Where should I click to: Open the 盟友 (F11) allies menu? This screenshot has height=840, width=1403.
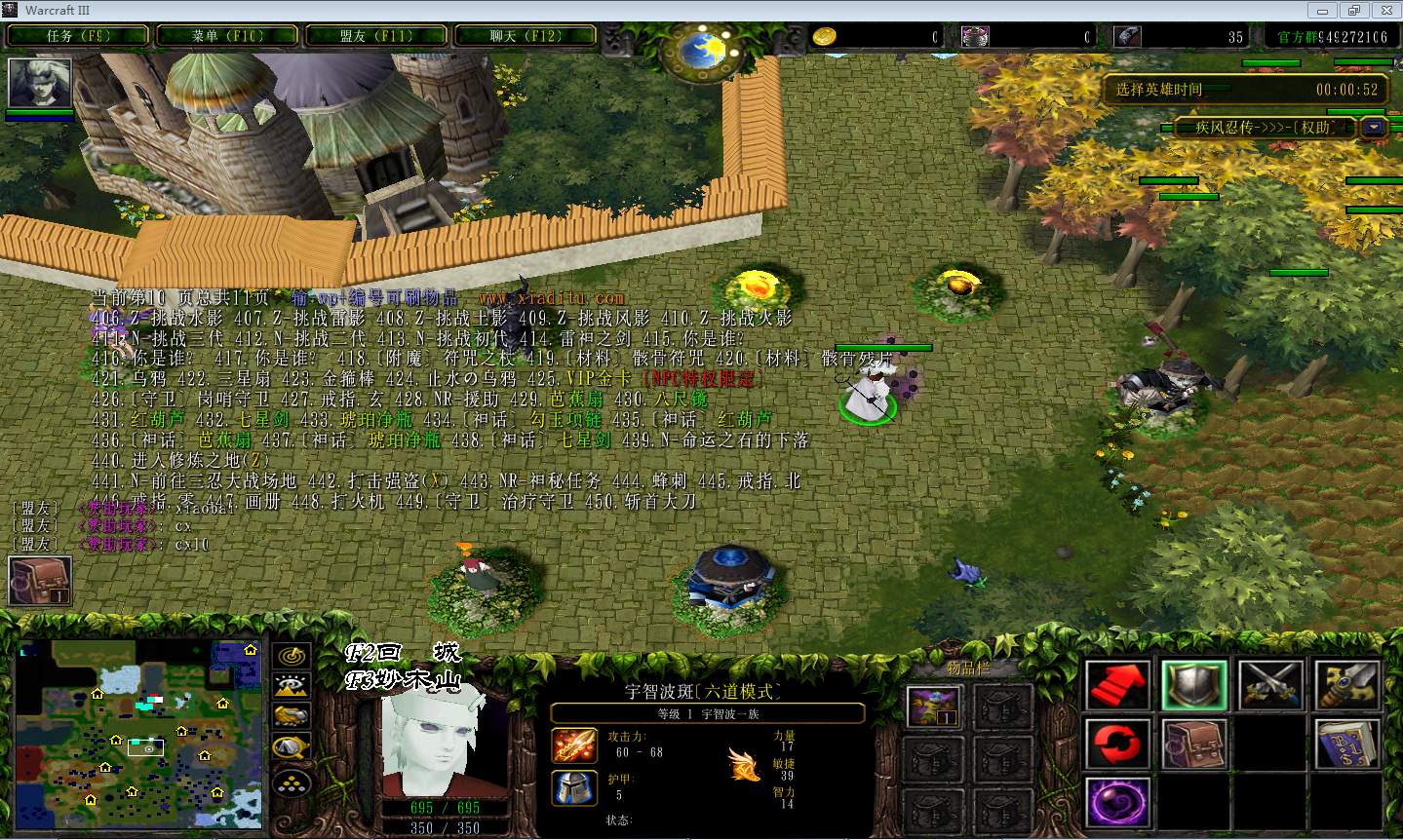pos(376,36)
